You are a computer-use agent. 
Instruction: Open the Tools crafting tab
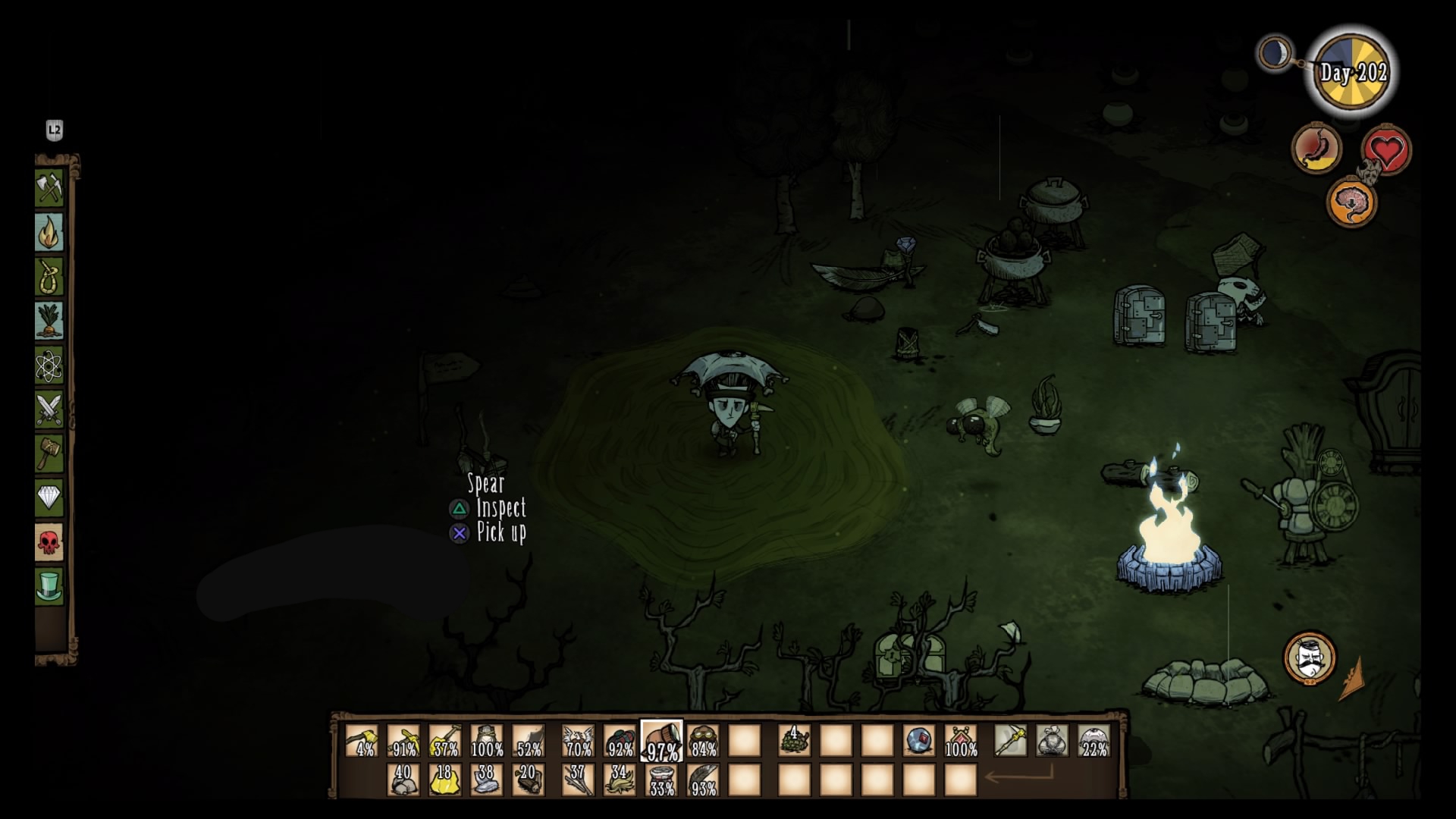coord(49,188)
